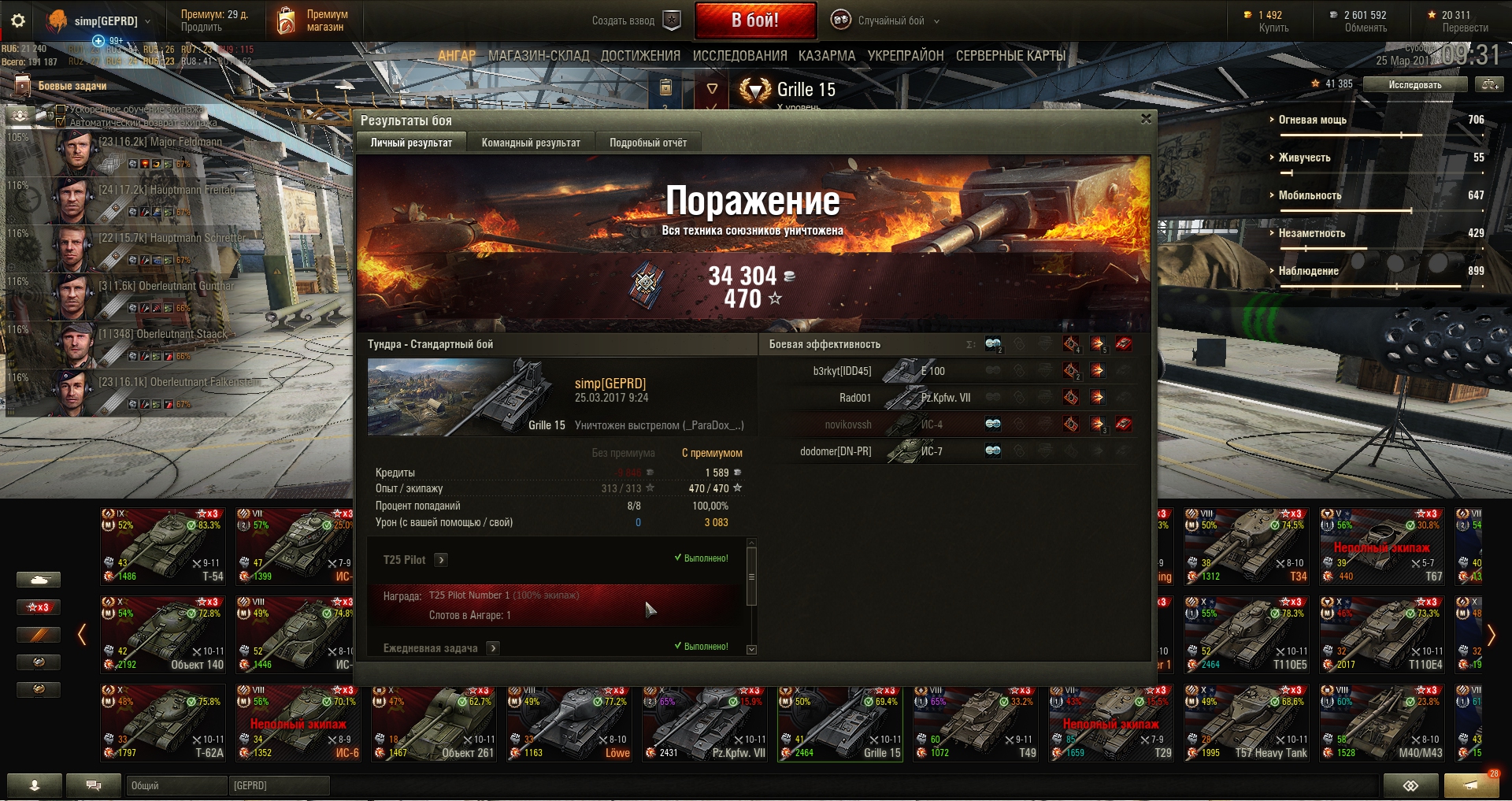The width and height of the screenshot is (1512, 801).
Task: Click the Исследовать research button
Action: click(1414, 84)
